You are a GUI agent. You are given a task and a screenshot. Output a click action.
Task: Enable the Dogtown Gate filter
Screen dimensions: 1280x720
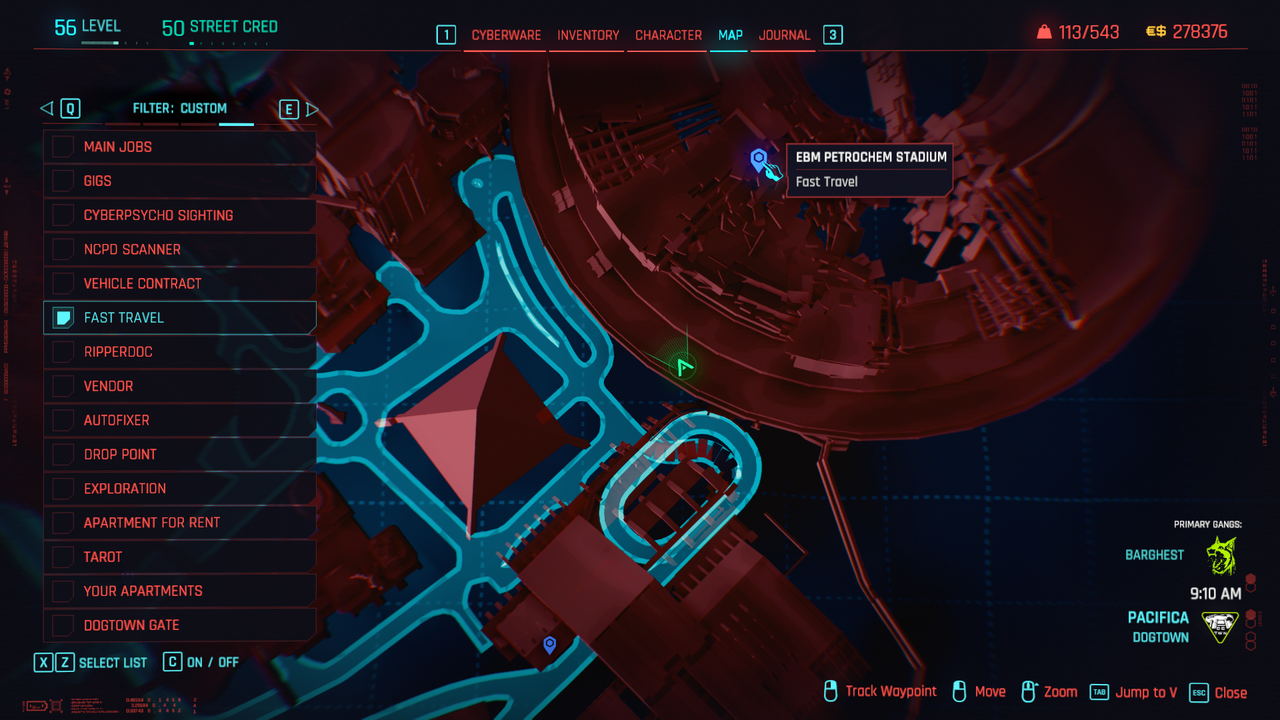pos(63,625)
